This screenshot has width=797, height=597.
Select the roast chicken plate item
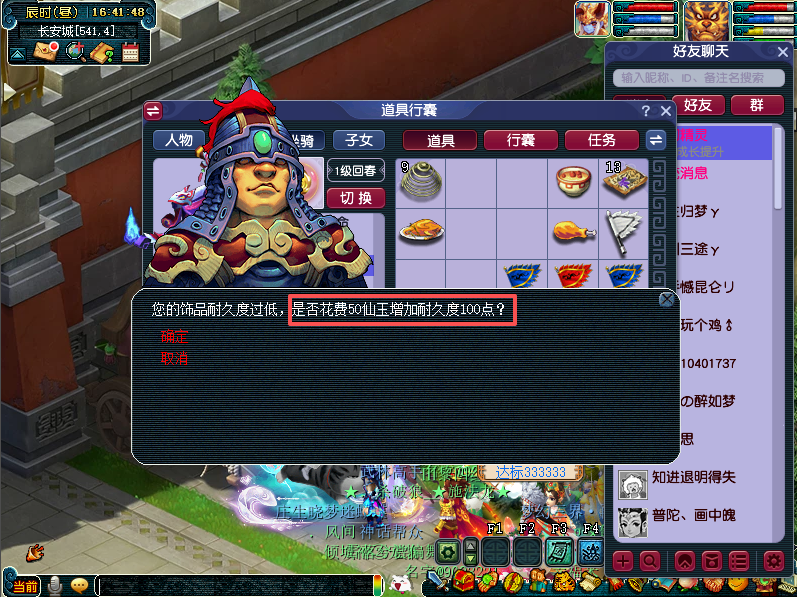[x=421, y=232]
